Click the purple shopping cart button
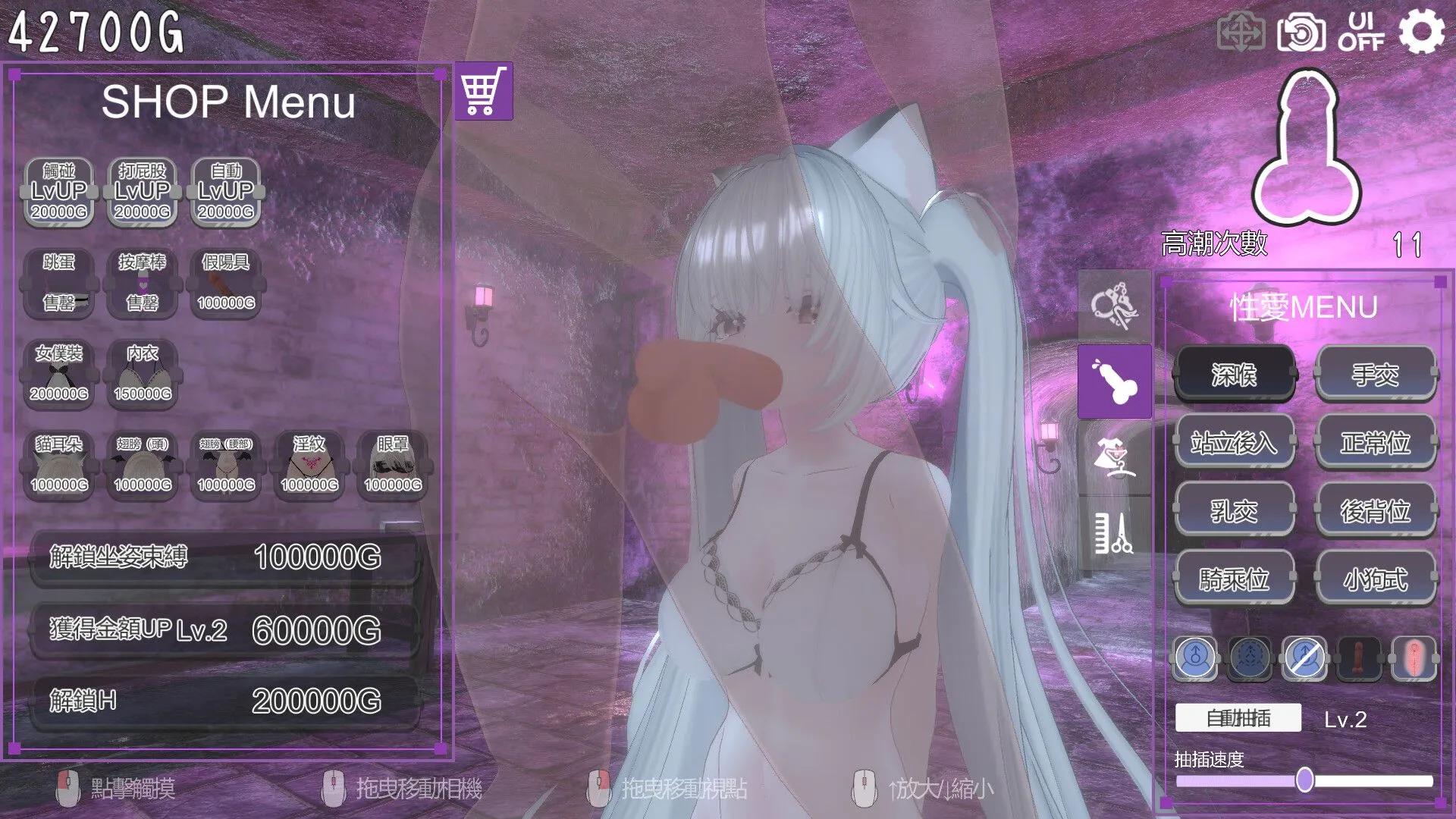Screen dimensions: 1456x819 tap(484, 92)
